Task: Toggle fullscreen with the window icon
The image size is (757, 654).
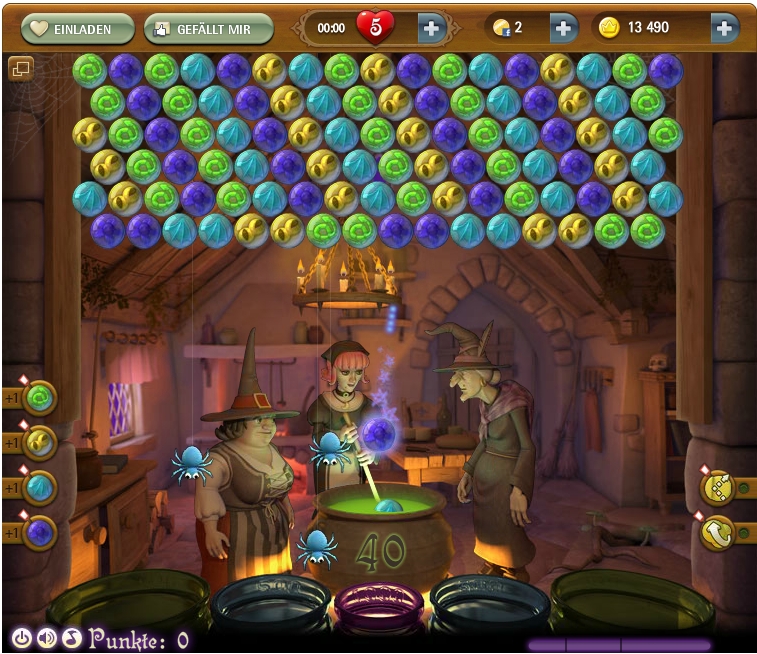Action: pyautogui.click(x=21, y=68)
